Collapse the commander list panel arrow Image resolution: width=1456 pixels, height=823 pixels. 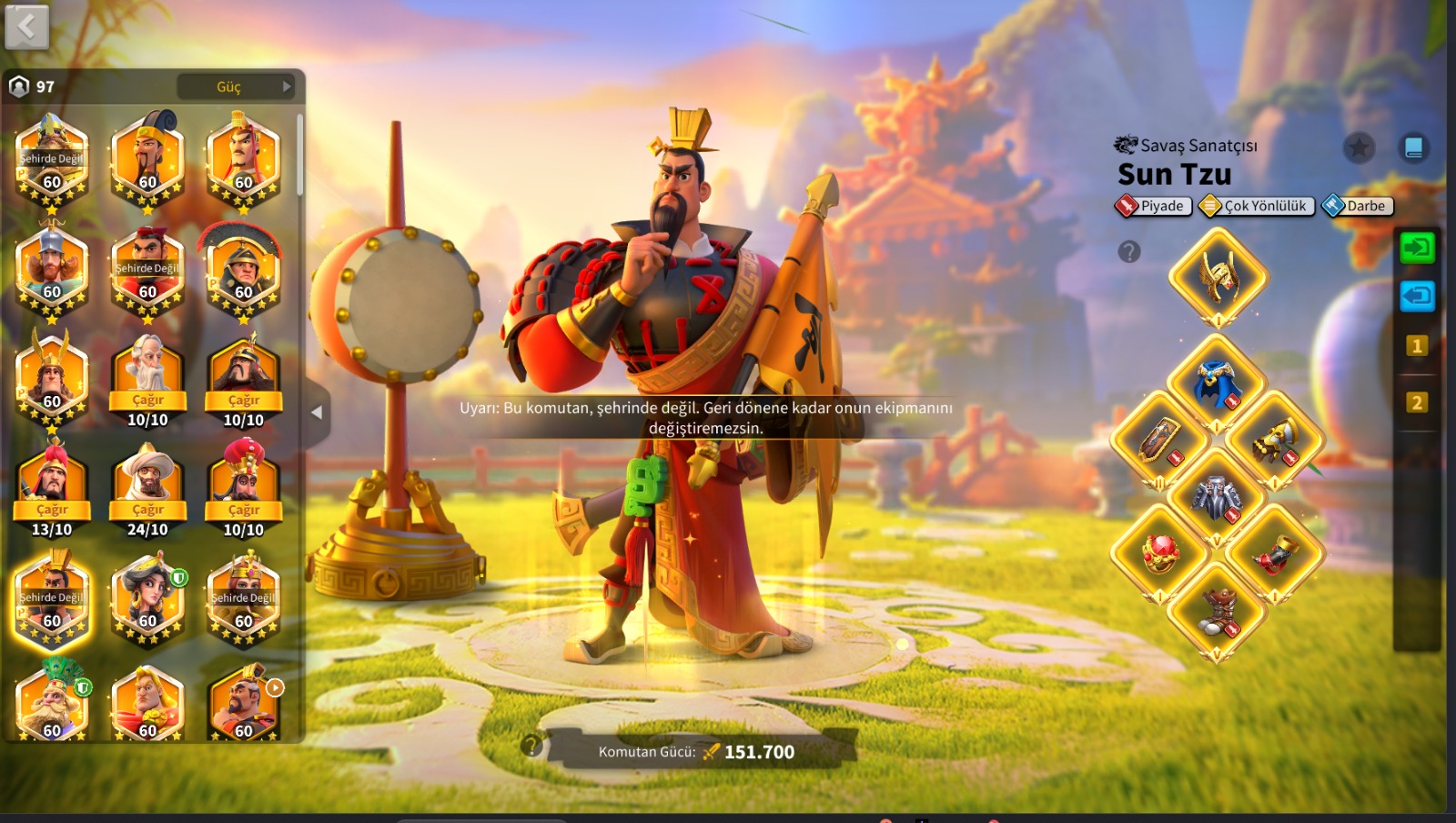tap(317, 412)
